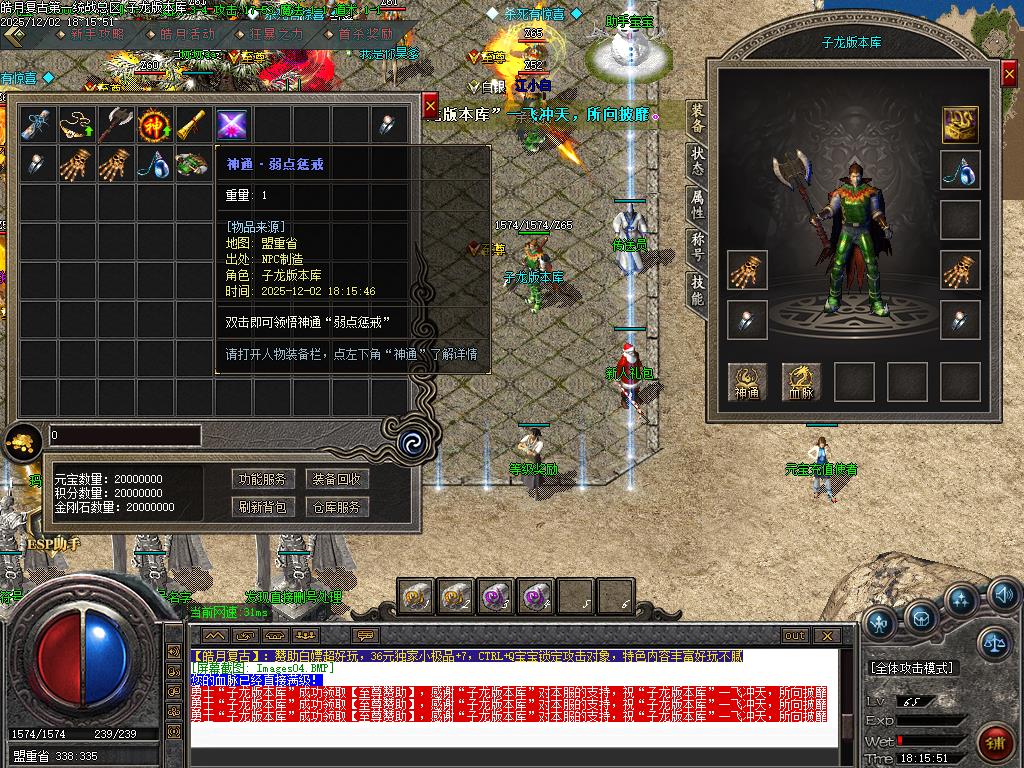Toggle sound with the speaker icon
Viewport: 1024px width, 768px height.
click(x=1003, y=597)
